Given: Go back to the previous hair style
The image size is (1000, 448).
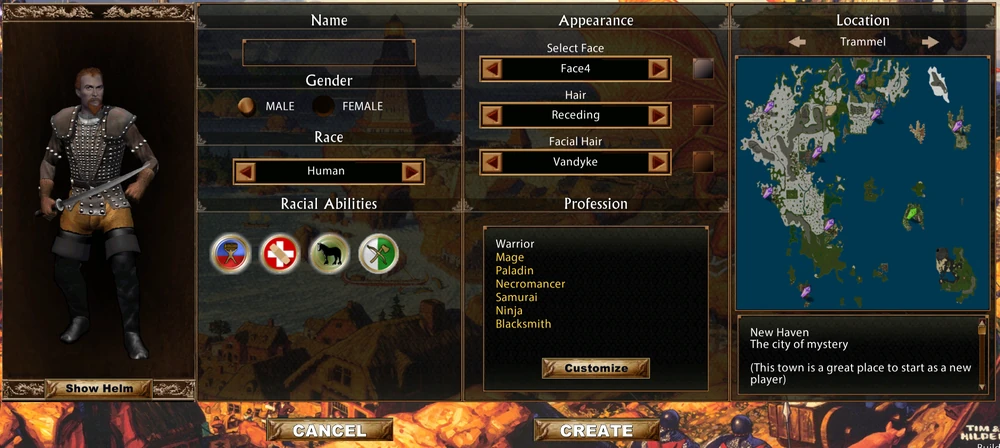Looking at the screenshot, I should (491, 115).
